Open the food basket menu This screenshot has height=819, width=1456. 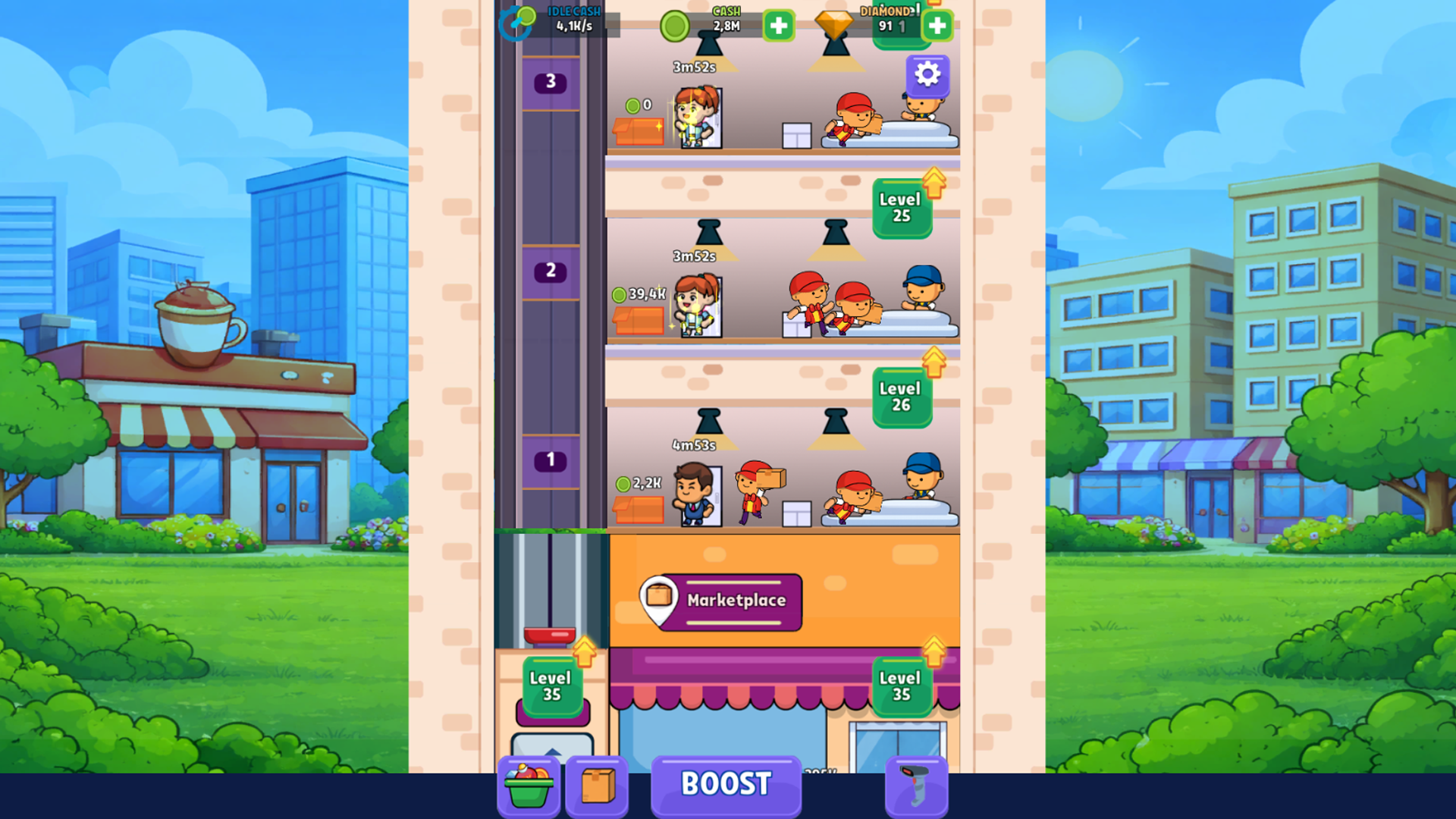529,786
